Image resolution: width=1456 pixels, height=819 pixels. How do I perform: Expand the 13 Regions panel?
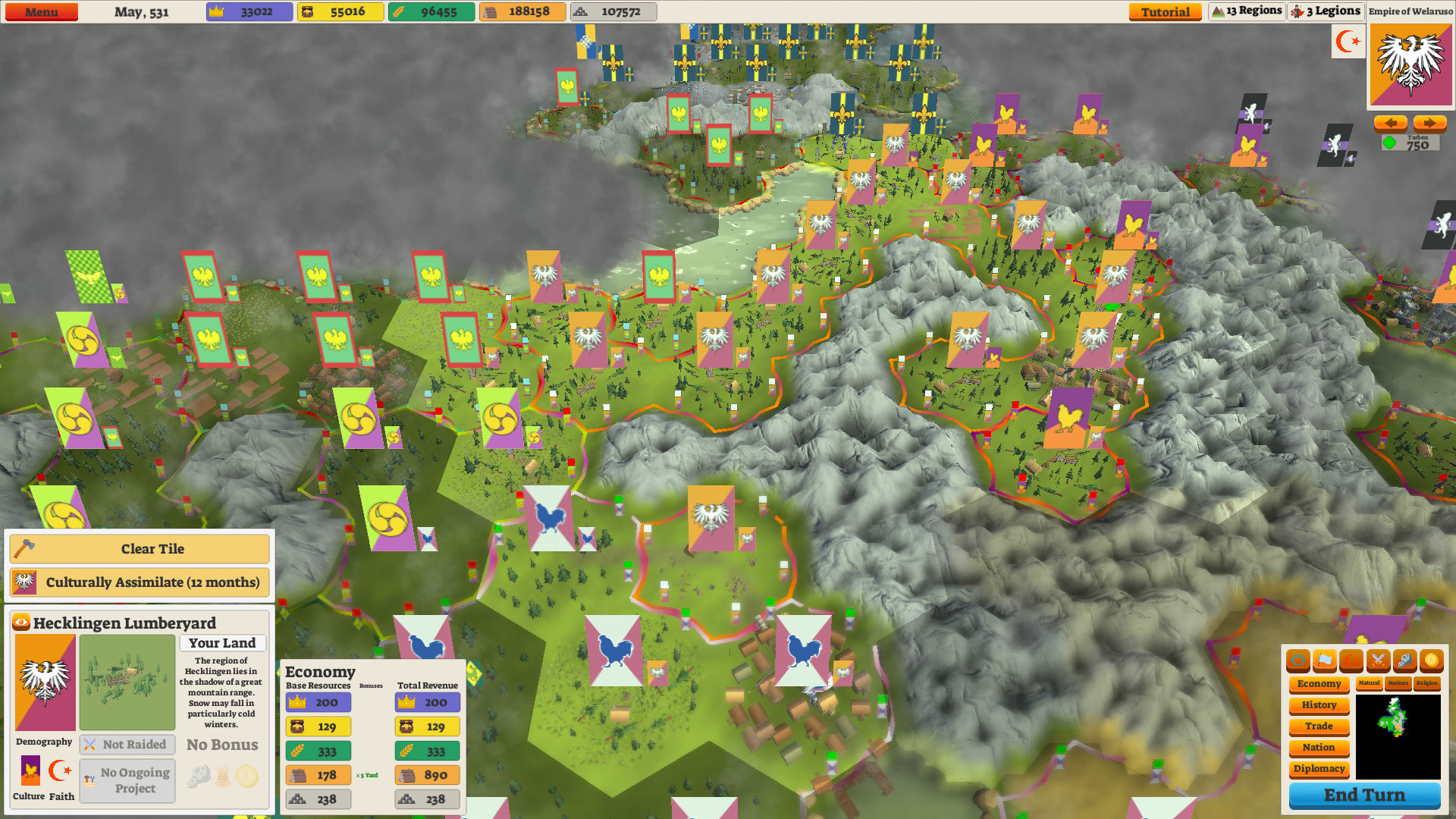[x=1246, y=11]
